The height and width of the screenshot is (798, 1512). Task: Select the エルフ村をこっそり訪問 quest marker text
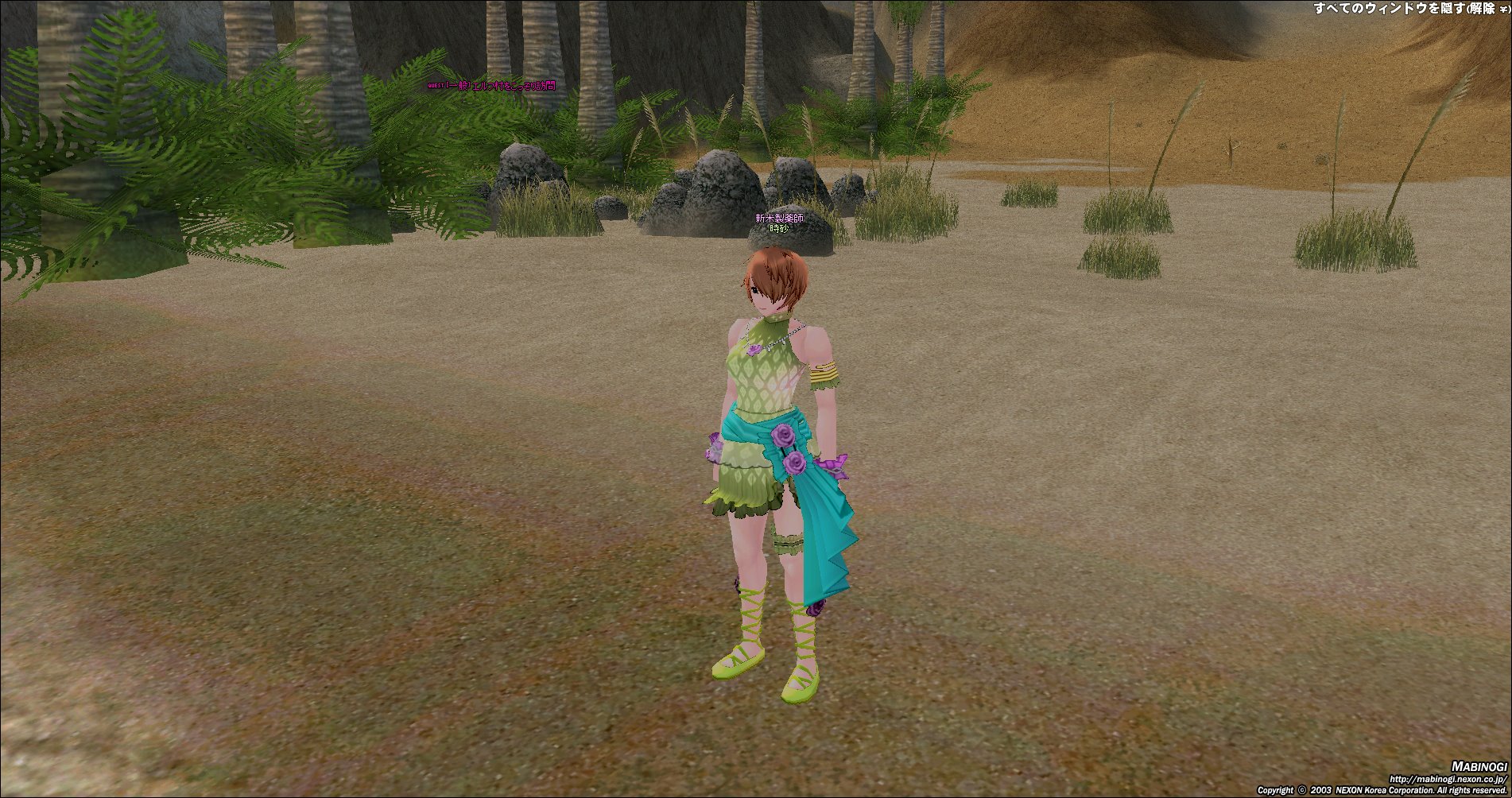[492, 86]
